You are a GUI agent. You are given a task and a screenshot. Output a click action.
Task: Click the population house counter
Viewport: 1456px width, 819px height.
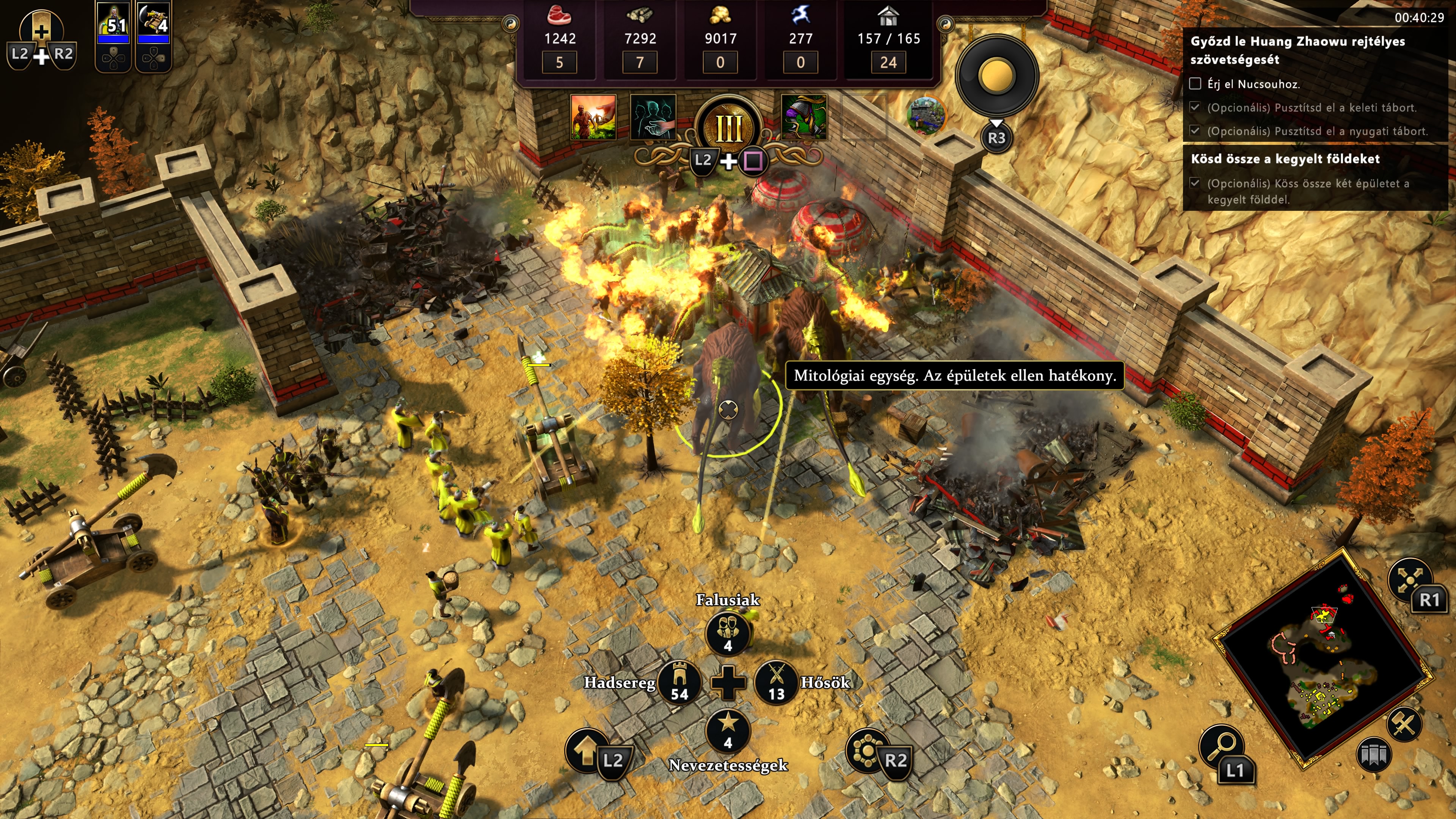[x=888, y=37]
